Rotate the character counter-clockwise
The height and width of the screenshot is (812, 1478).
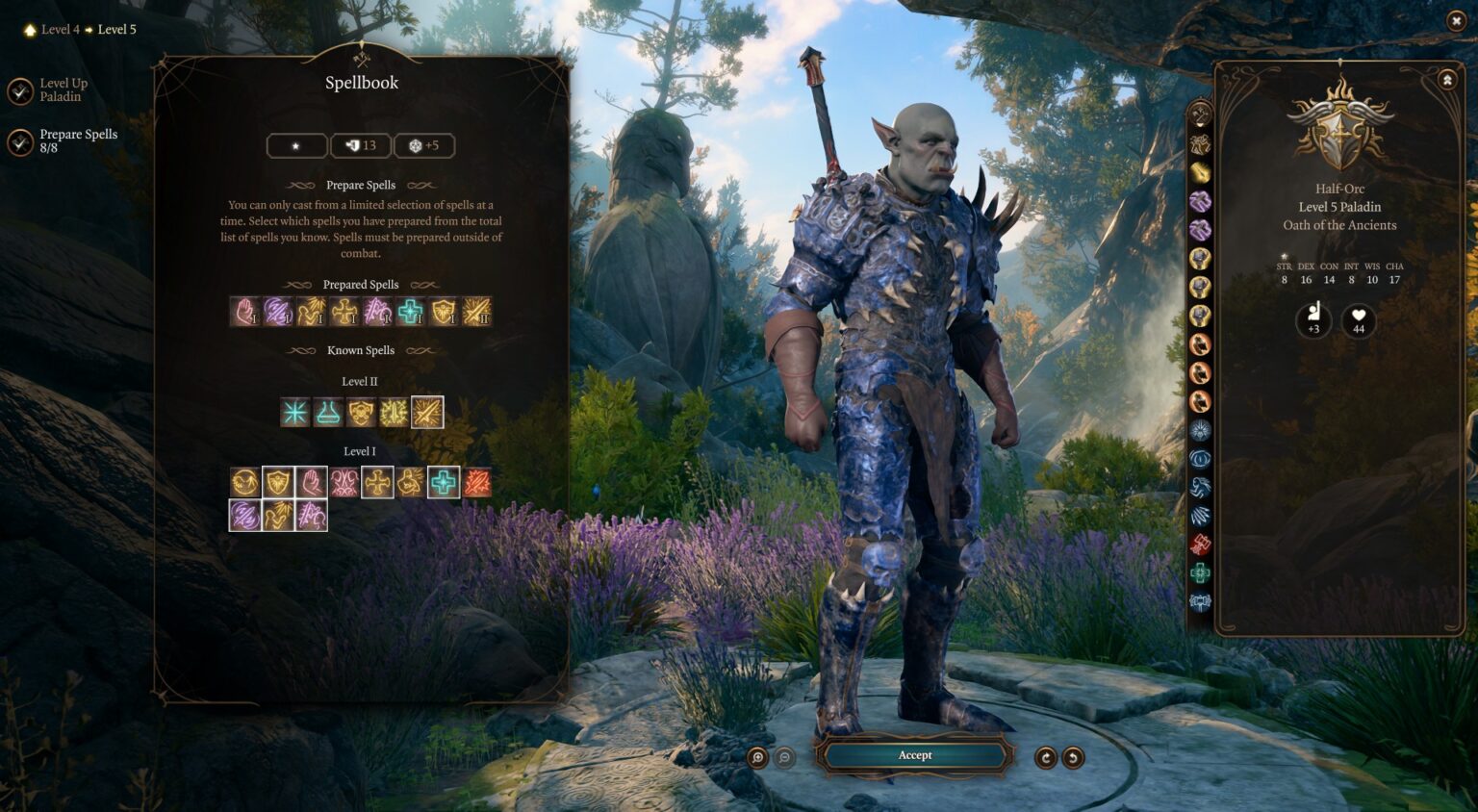(1072, 758)
